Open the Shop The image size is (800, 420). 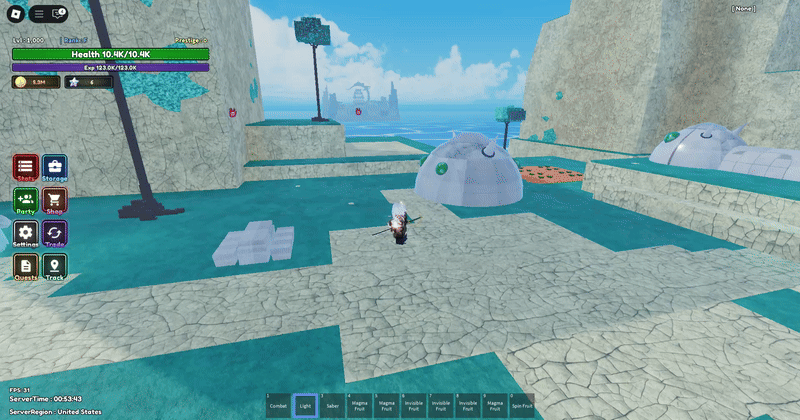pos(55,201)
